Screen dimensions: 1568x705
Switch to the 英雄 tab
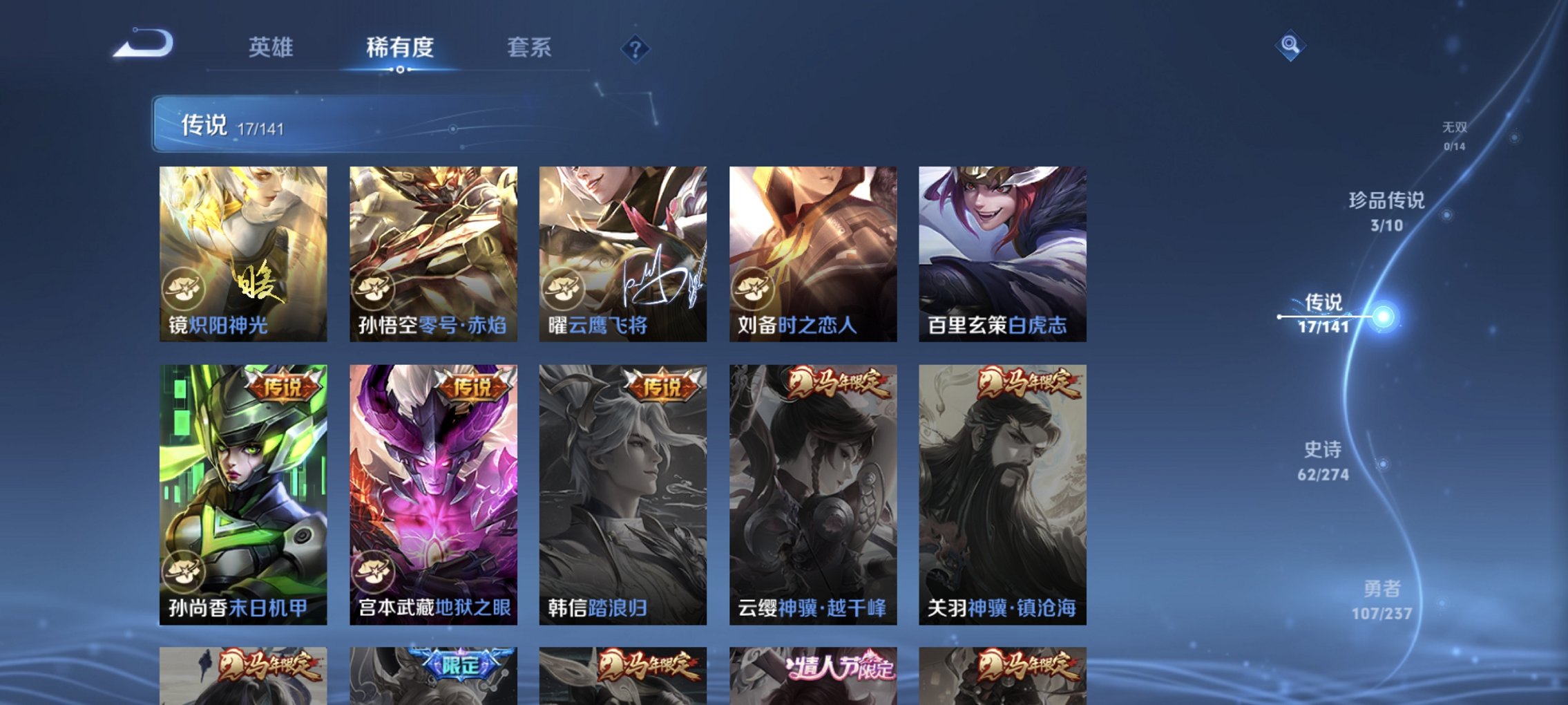272,49
